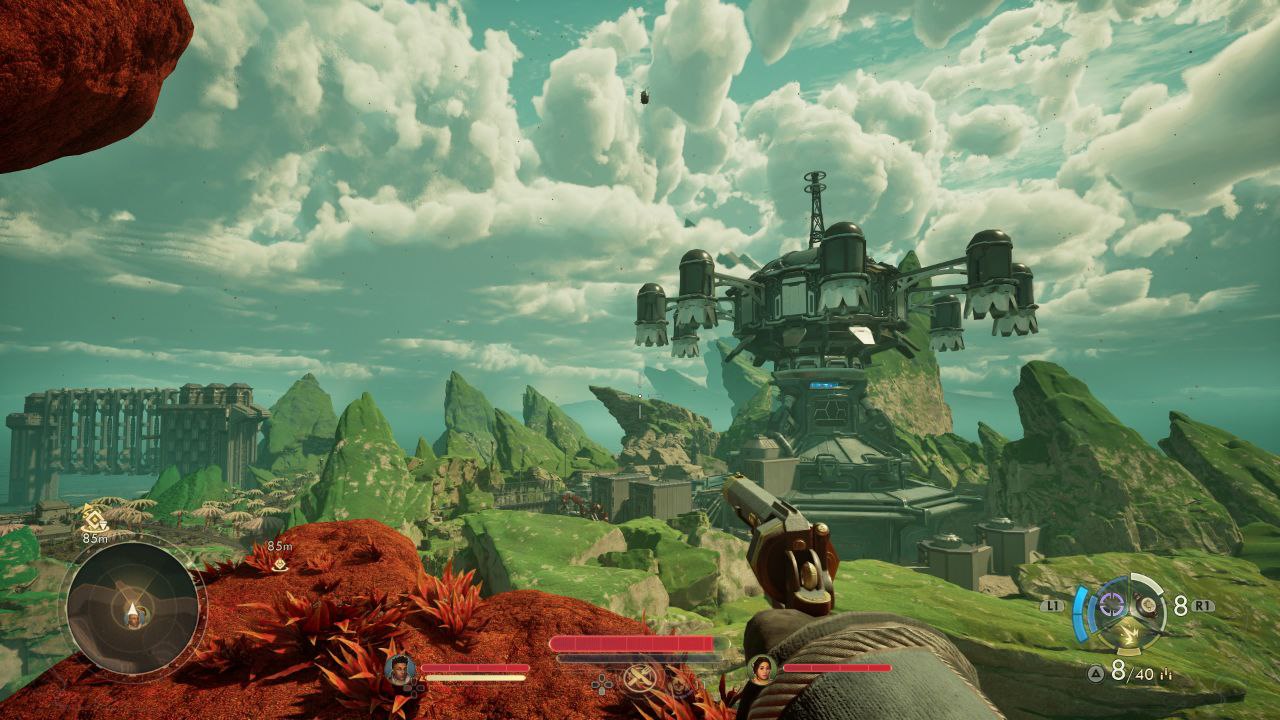
Task: Select the objective marker above the minimap
Action: click(95, 518)
